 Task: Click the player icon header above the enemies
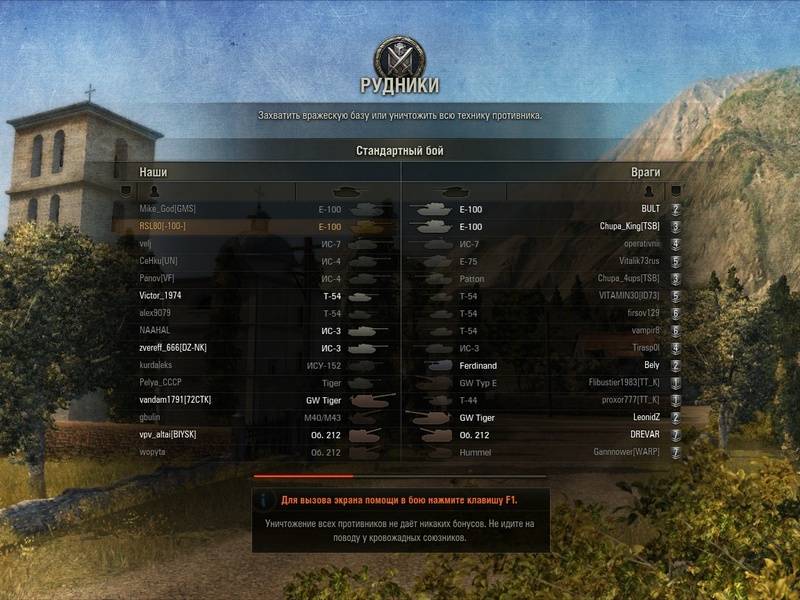[x=649, y=190]
